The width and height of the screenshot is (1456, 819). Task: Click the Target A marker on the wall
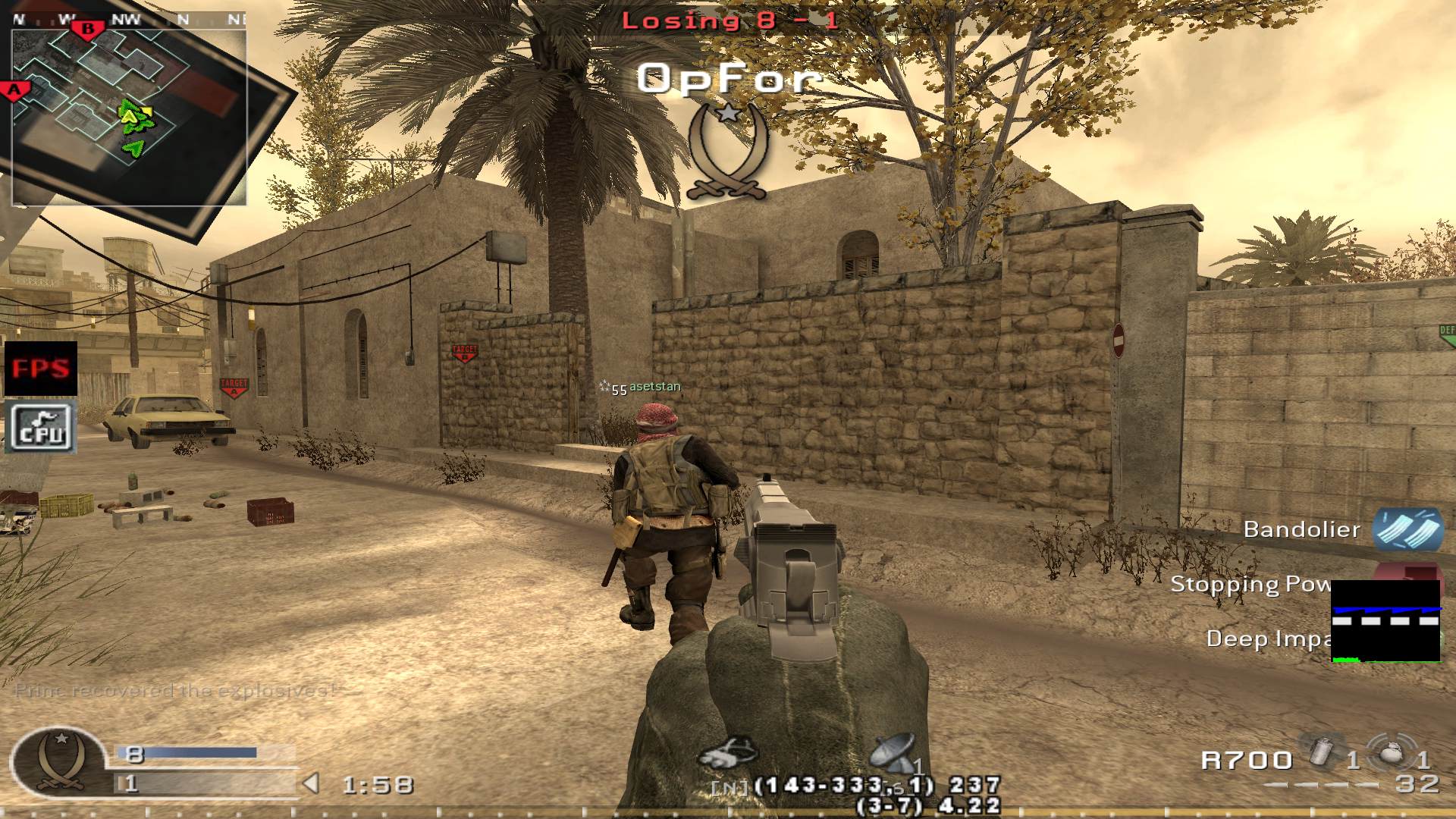coord(234,385)
